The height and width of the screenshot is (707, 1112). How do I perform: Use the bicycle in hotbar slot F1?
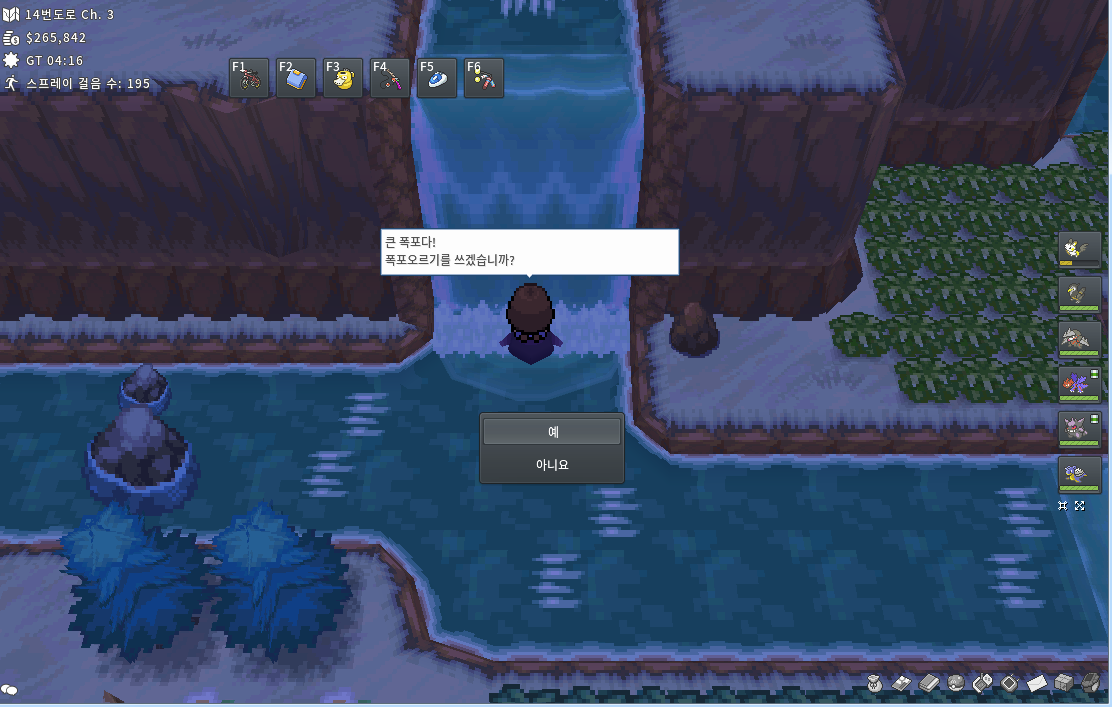point(250,78)
